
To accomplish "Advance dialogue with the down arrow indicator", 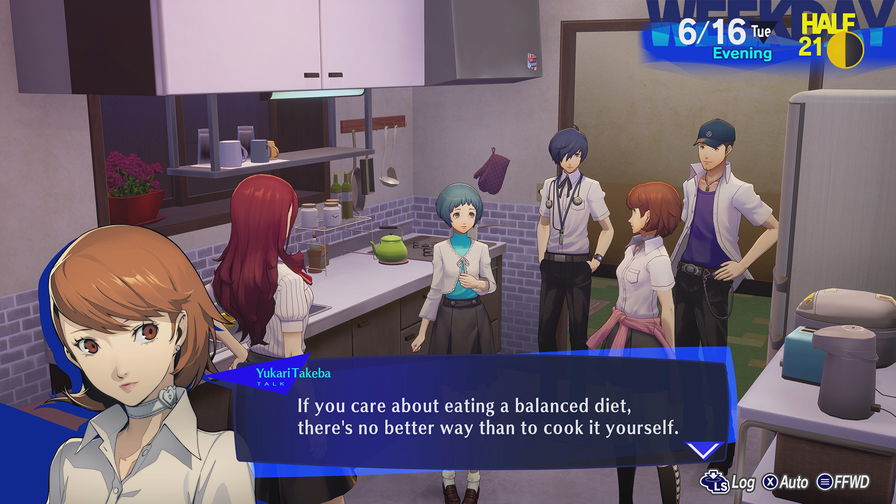I will [x=706, y=451].
